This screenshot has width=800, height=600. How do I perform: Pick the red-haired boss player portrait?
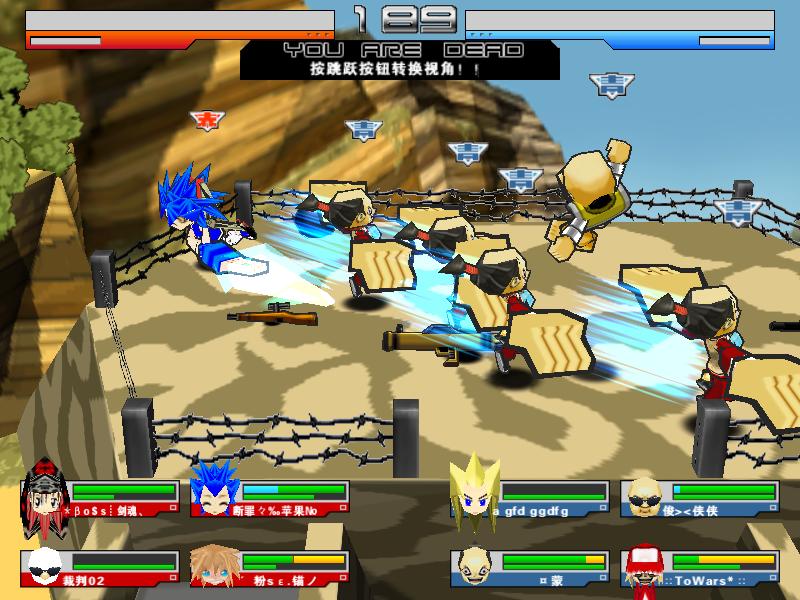pyautogui.click(x=44, y=490)
